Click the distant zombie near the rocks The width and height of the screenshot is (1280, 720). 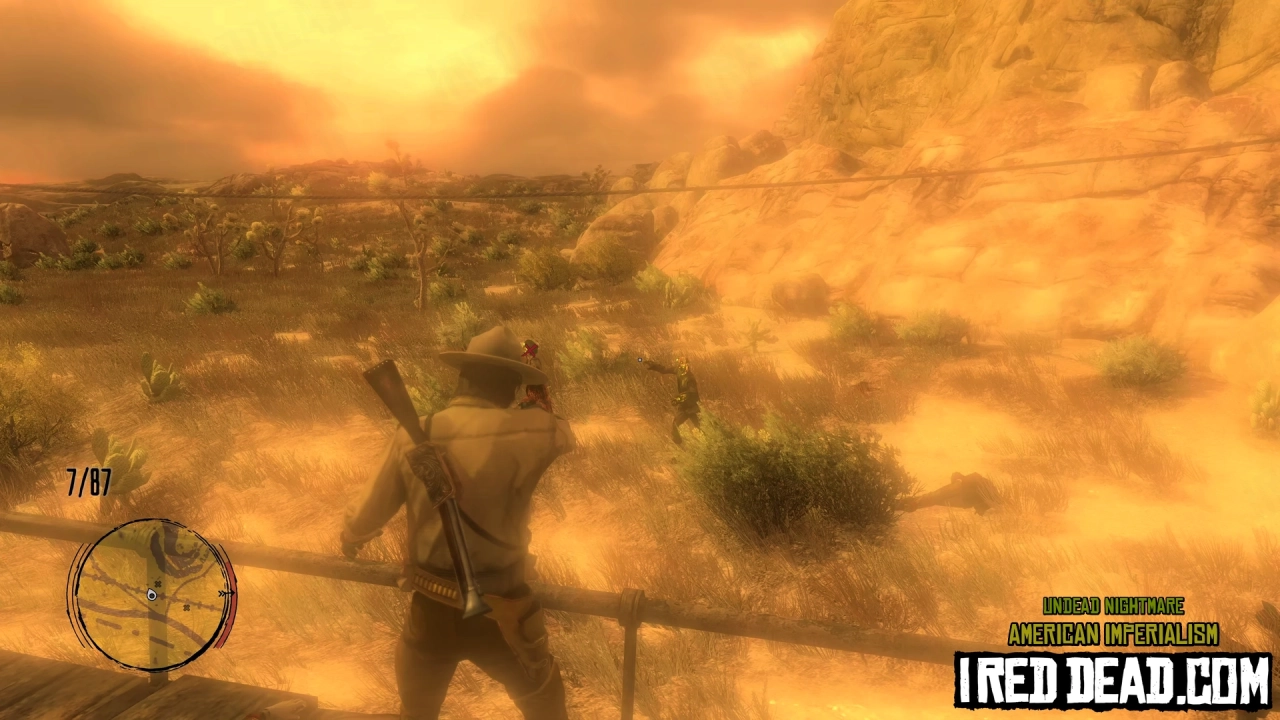point(531,352)
